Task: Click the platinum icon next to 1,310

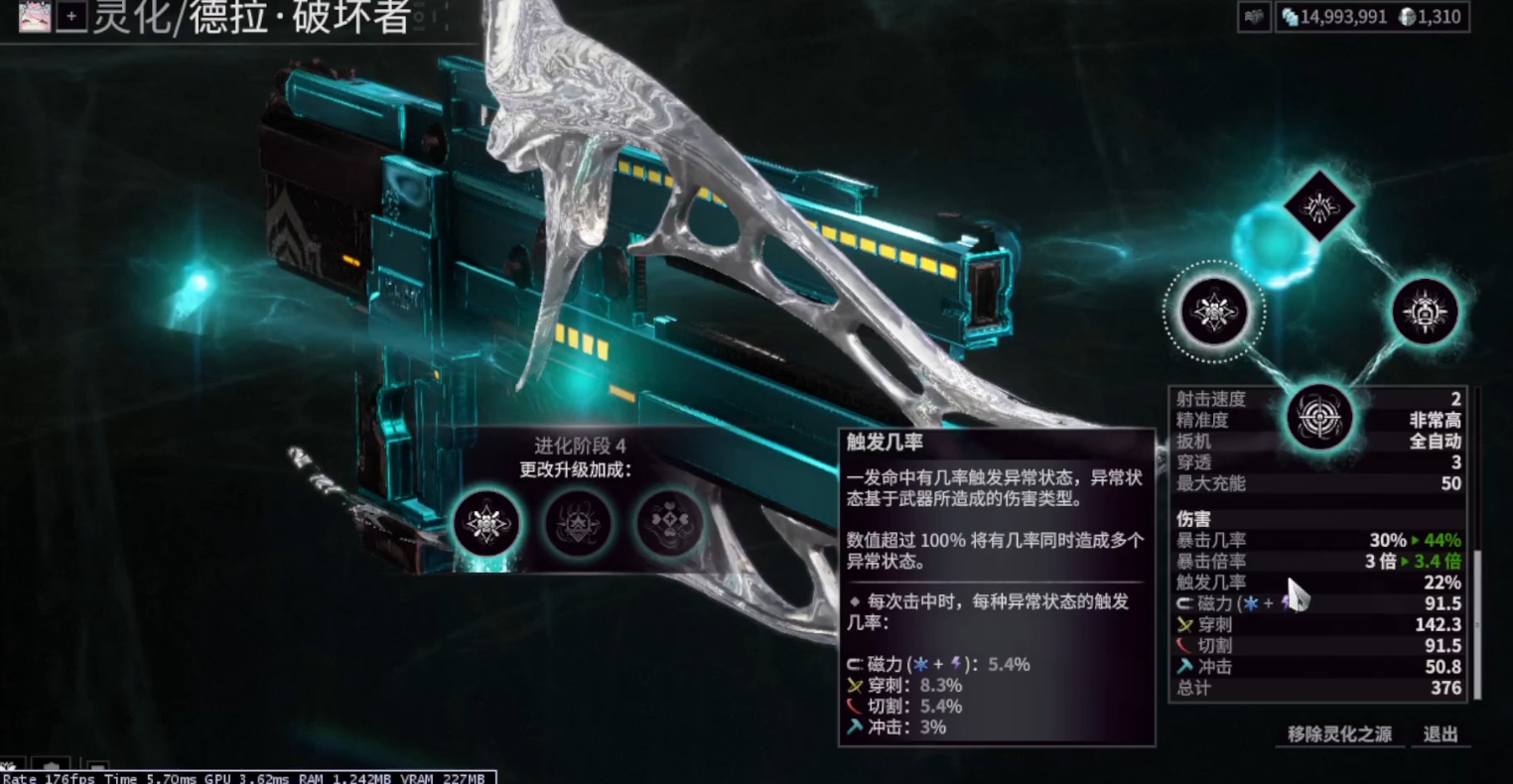Action: click(1405, 16)
